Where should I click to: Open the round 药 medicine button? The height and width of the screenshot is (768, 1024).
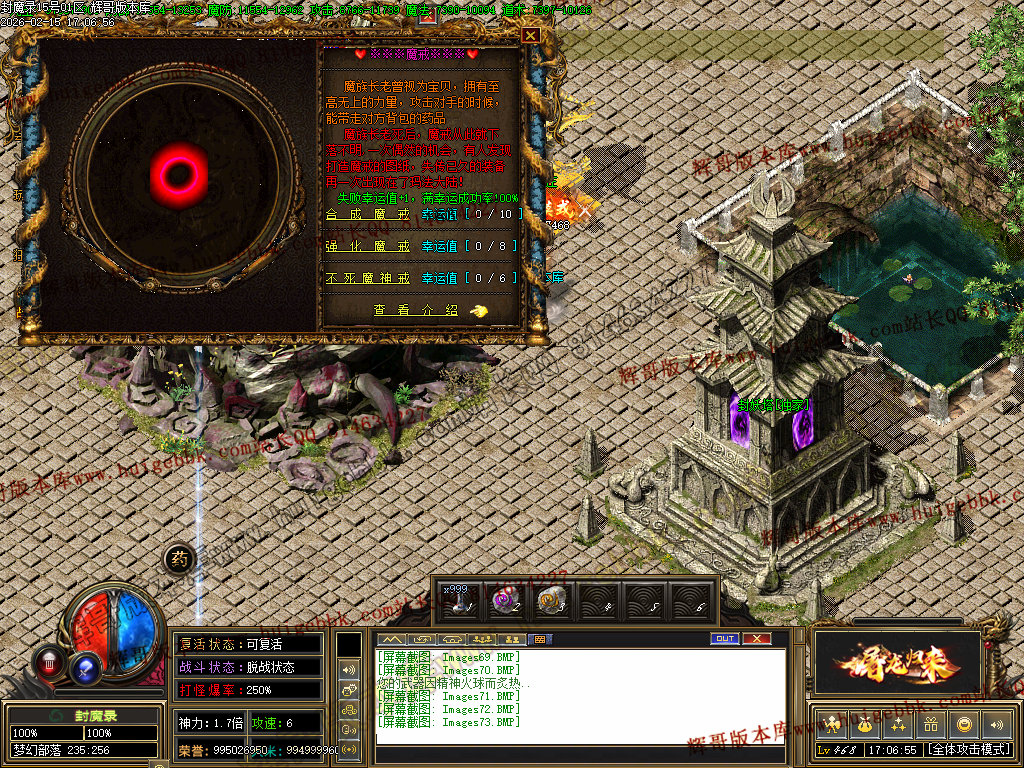(x=178, y=559)
